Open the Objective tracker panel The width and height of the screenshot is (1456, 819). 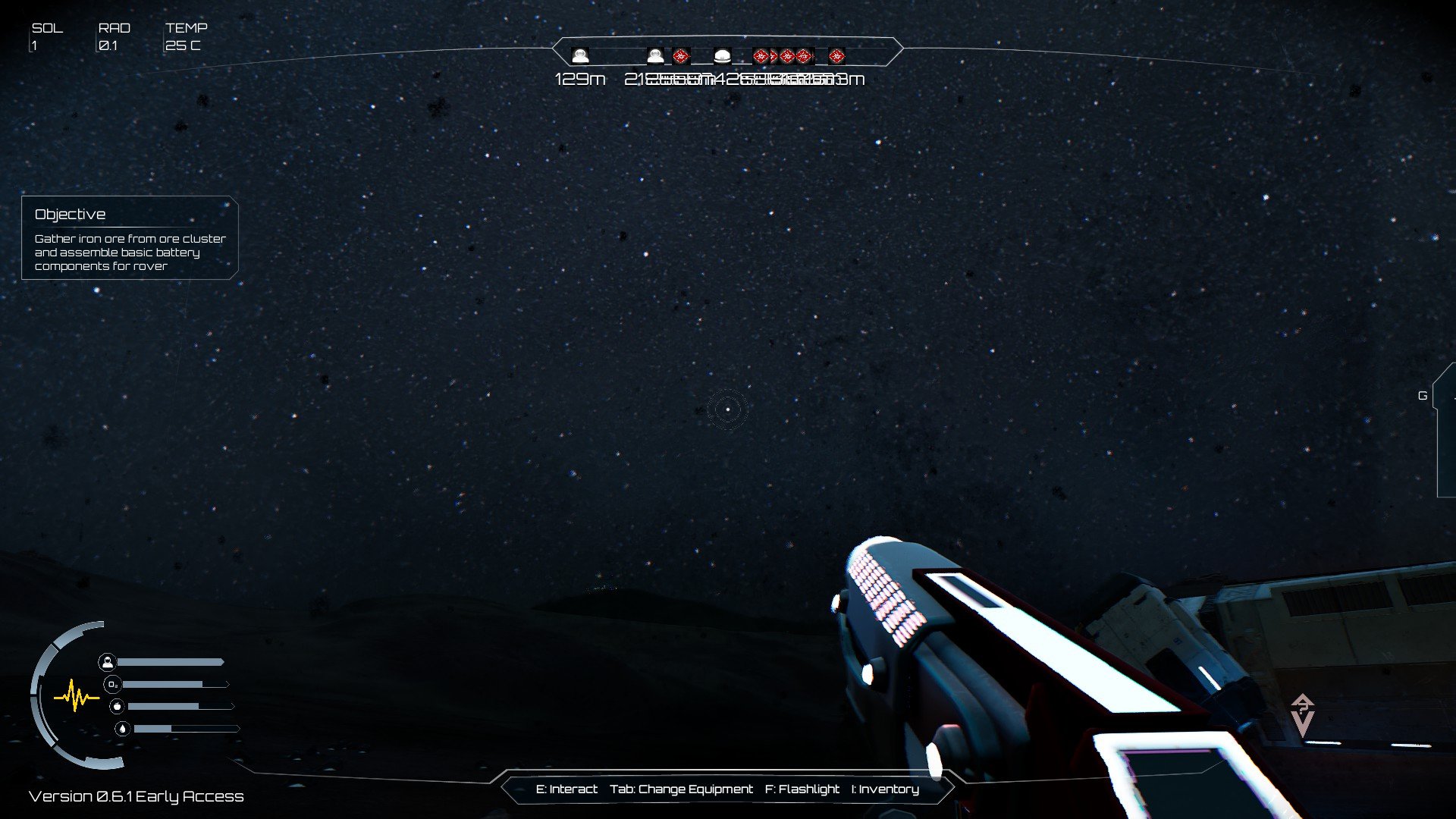pyautogui.click(x=130, y=238)
